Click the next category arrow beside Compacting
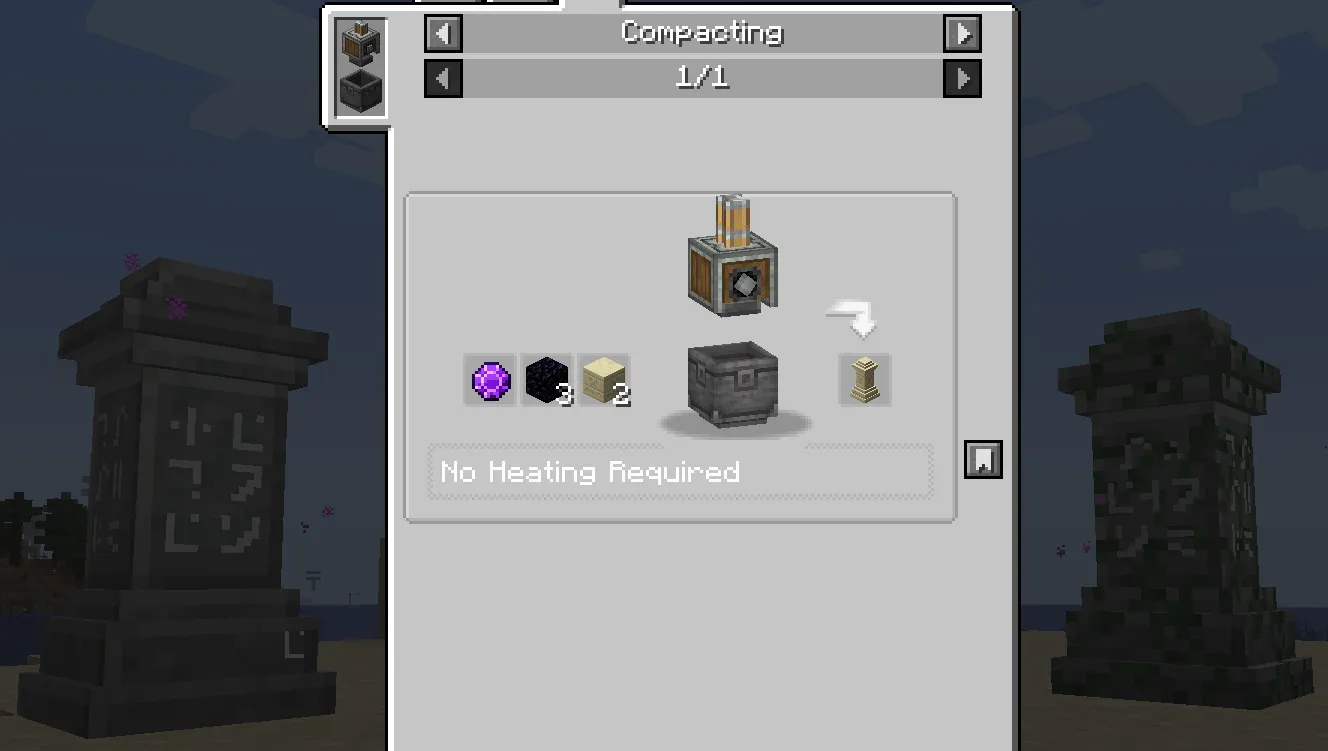The width and height of the screenshot is (1328, 751). pyautogui.click(x=963, y=33)
